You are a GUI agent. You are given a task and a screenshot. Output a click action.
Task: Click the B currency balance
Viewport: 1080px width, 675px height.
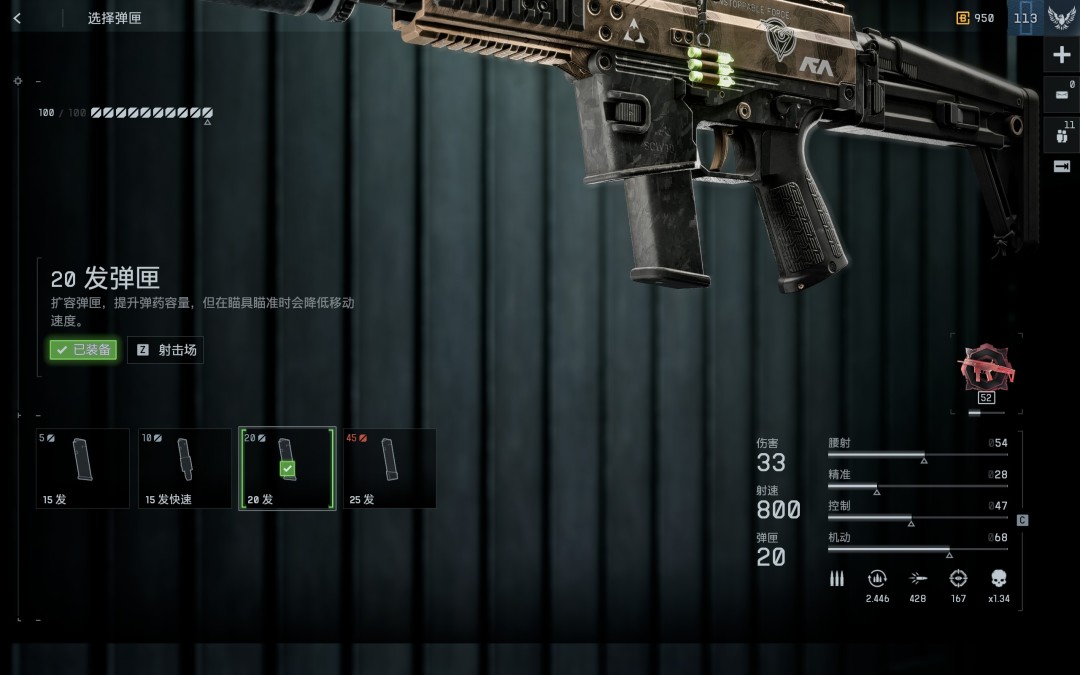(x=976, y=18)
